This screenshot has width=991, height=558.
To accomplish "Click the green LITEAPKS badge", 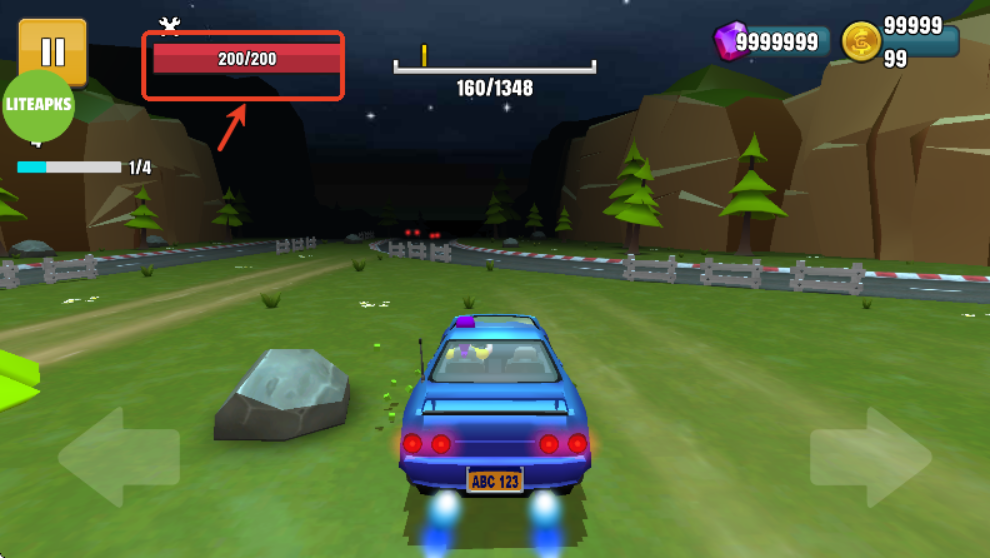I will click(39, 106).
